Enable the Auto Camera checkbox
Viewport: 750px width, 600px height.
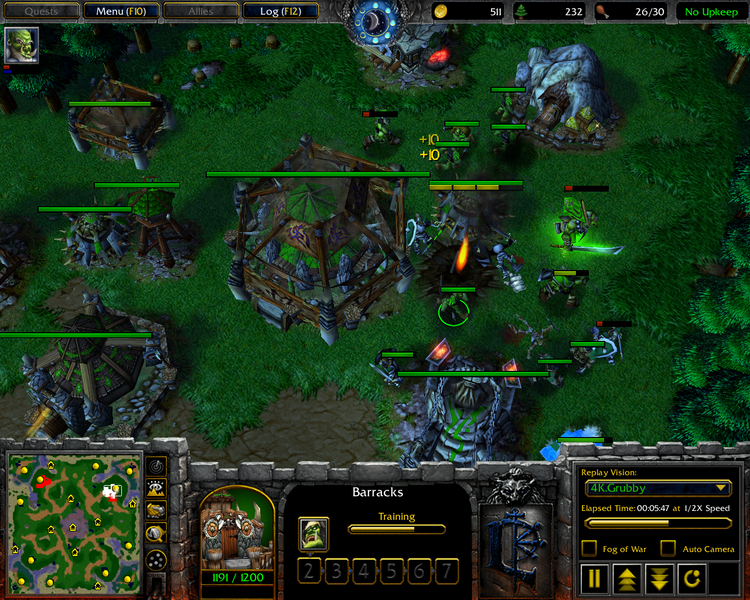(x=668, y=548)
